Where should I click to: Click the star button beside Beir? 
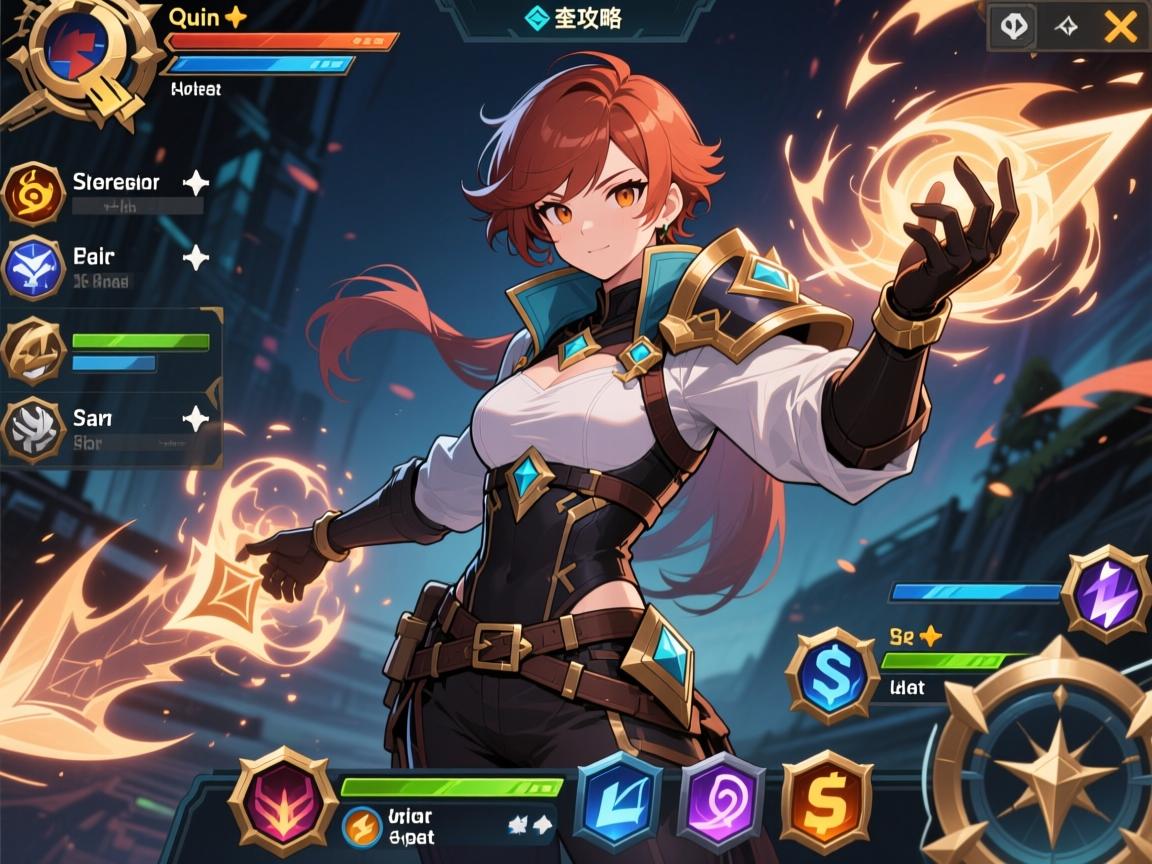[196, 258]
